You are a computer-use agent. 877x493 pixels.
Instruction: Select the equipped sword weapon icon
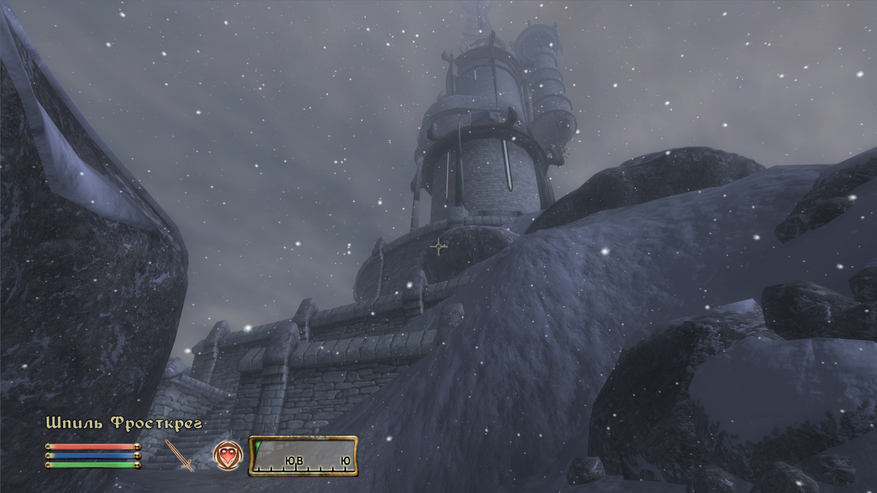181,456
